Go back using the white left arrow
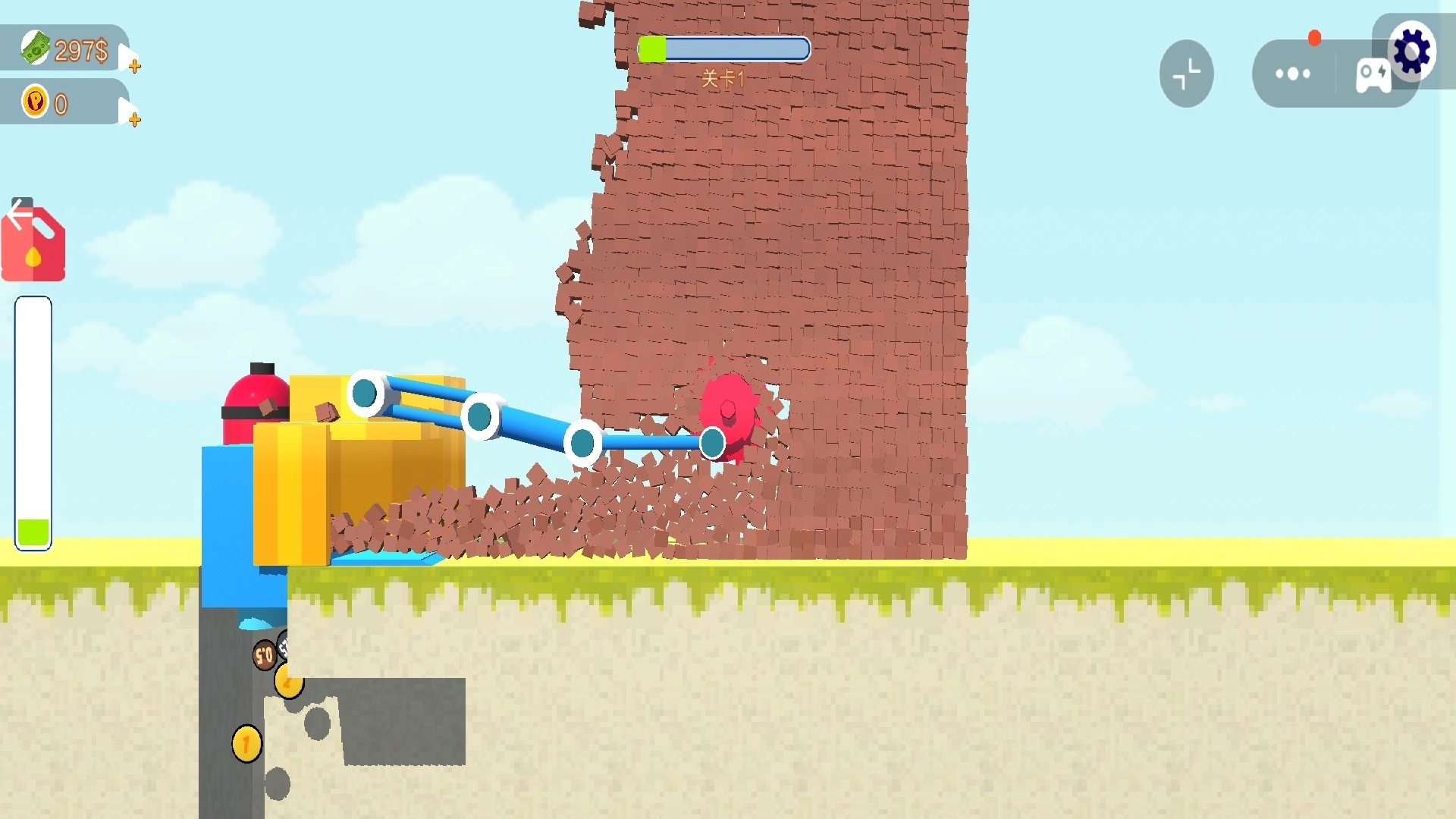The width and height of the screenshot is (1456, 819). (20, 213)
